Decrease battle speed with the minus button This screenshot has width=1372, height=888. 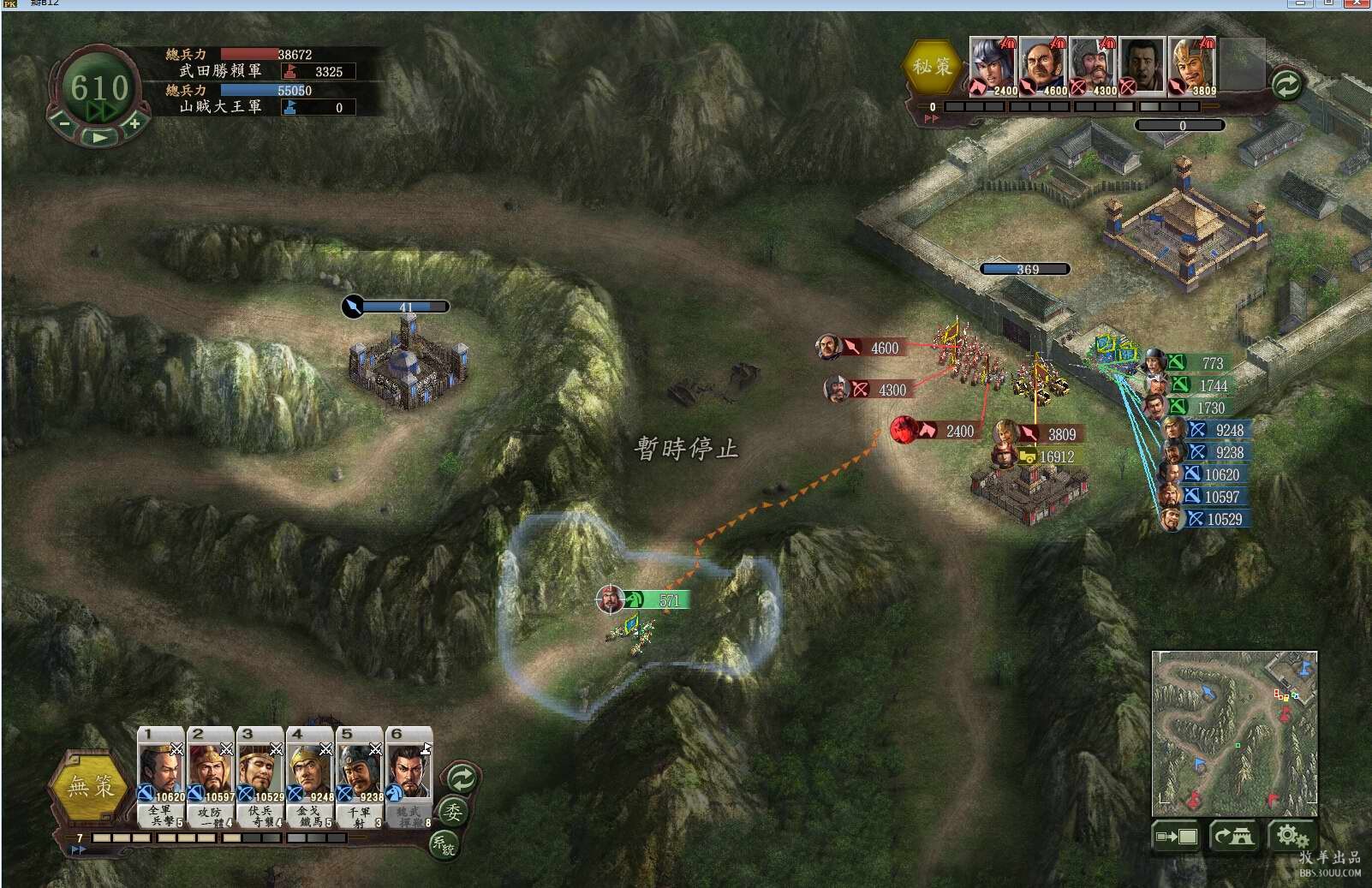[x=64, y=125]
